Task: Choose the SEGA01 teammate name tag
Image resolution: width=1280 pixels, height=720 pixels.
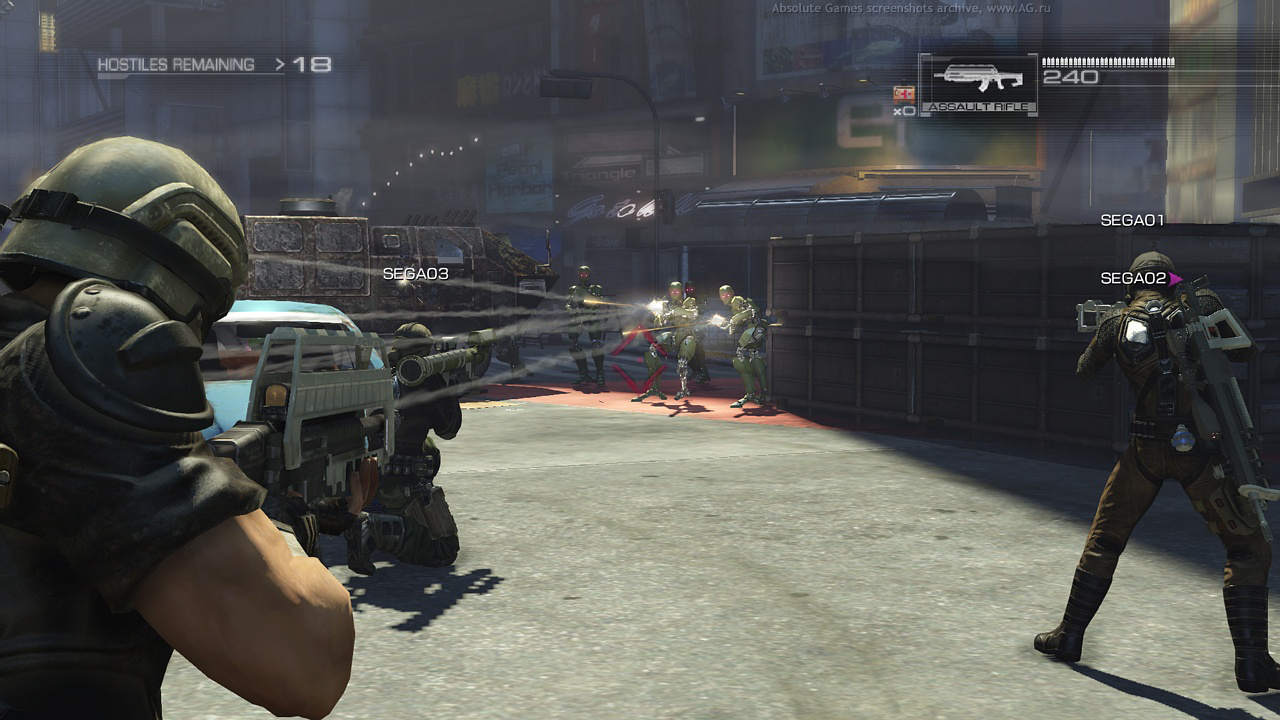Action: [x=1132, y=220]
